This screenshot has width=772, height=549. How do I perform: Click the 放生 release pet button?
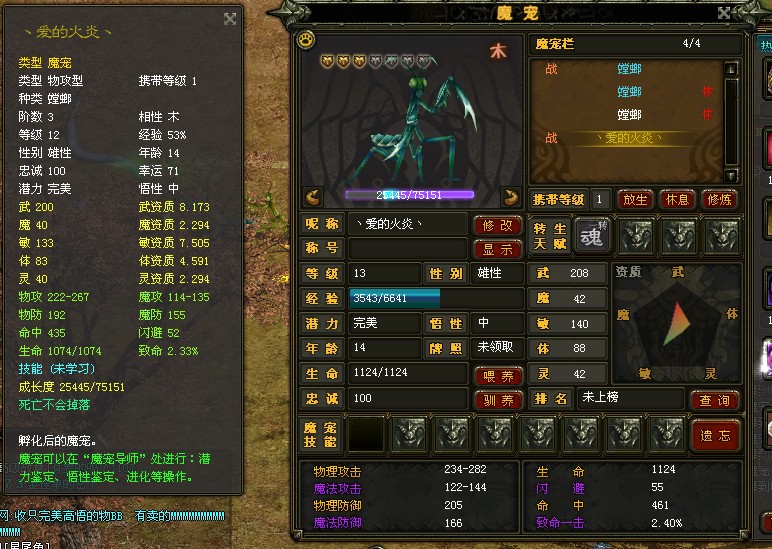tap(635, 198)
